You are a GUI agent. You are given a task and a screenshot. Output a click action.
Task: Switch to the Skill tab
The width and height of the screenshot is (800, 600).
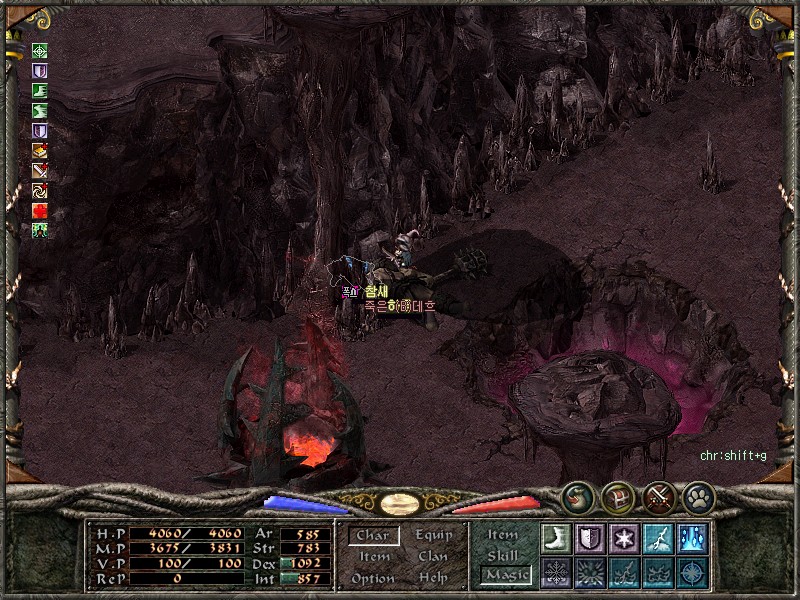click(503, 555)
